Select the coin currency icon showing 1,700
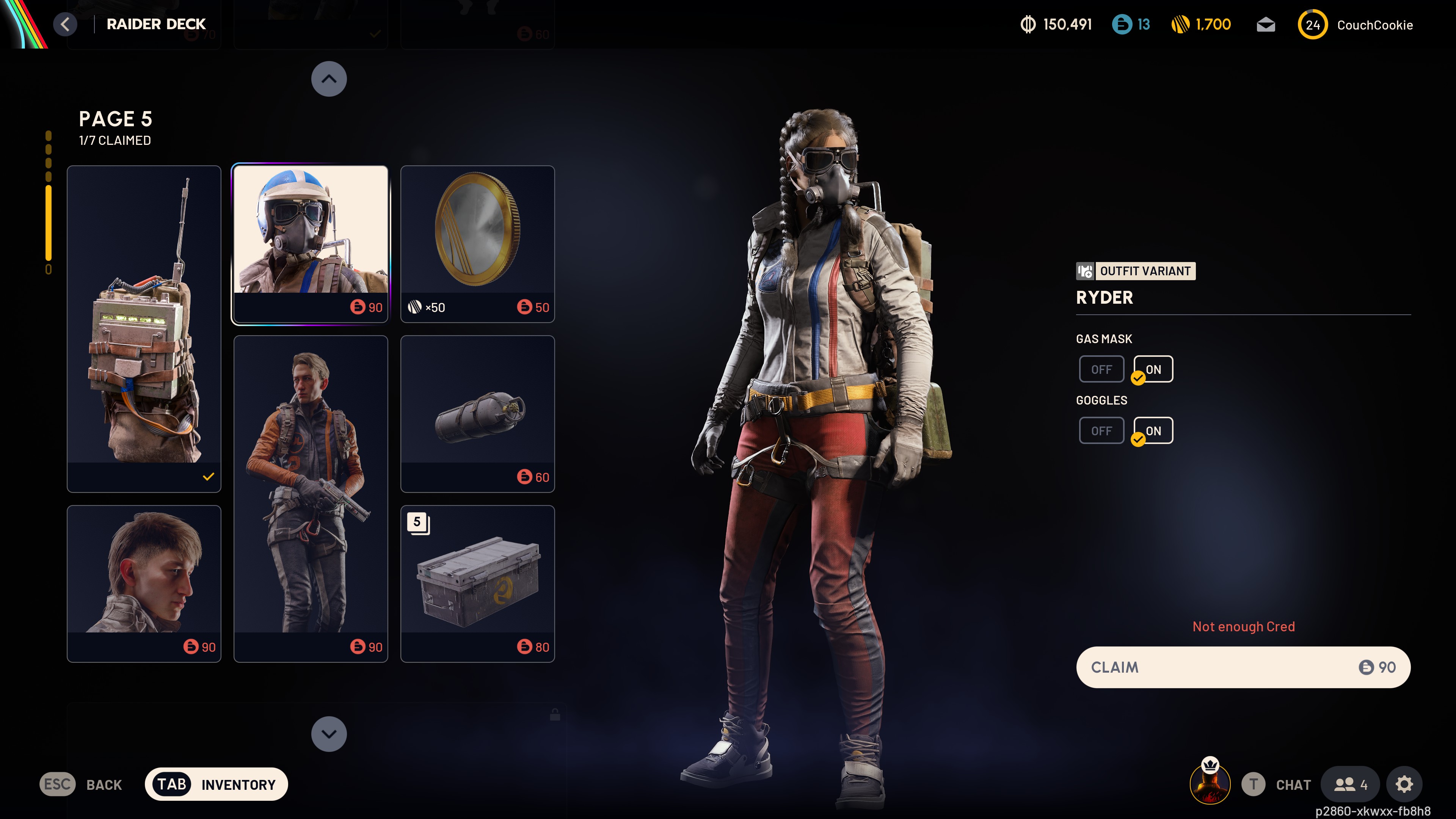The height and width of the screenshot is (819, 1456). pyautogui.click(x=1181, y=24)
